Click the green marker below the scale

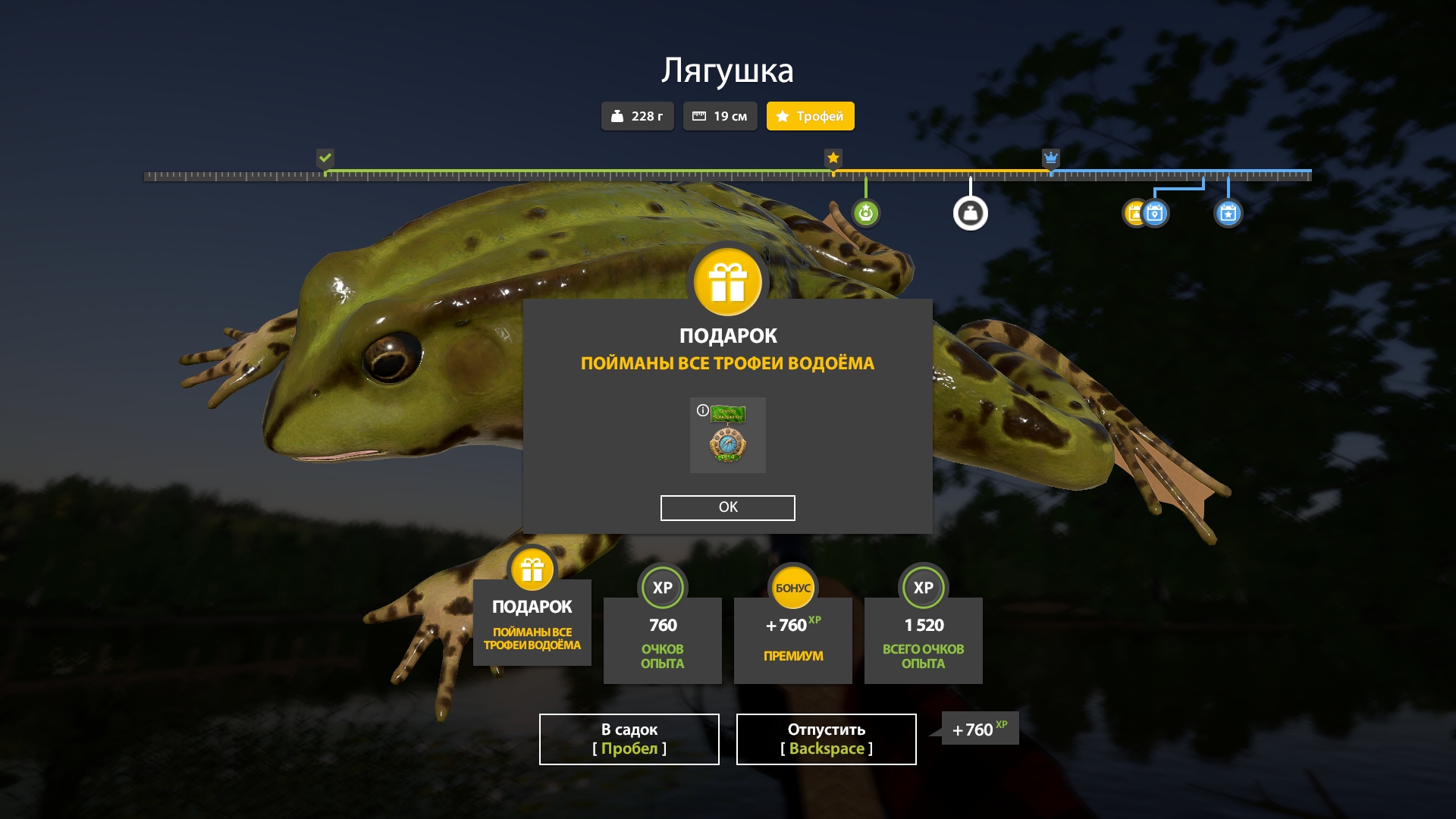[865, 213]
